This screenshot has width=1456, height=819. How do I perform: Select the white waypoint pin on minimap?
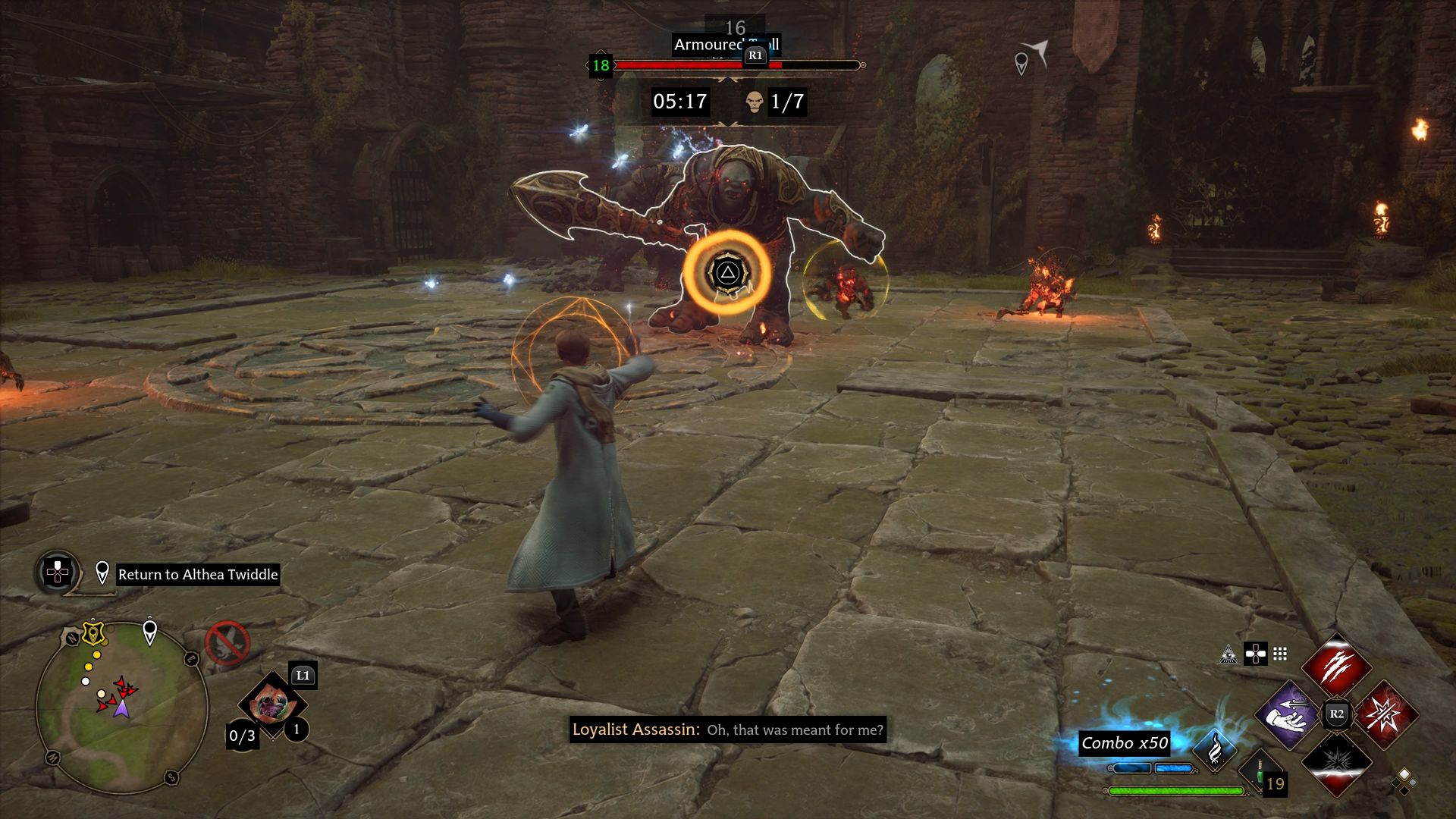coord(150,632)
